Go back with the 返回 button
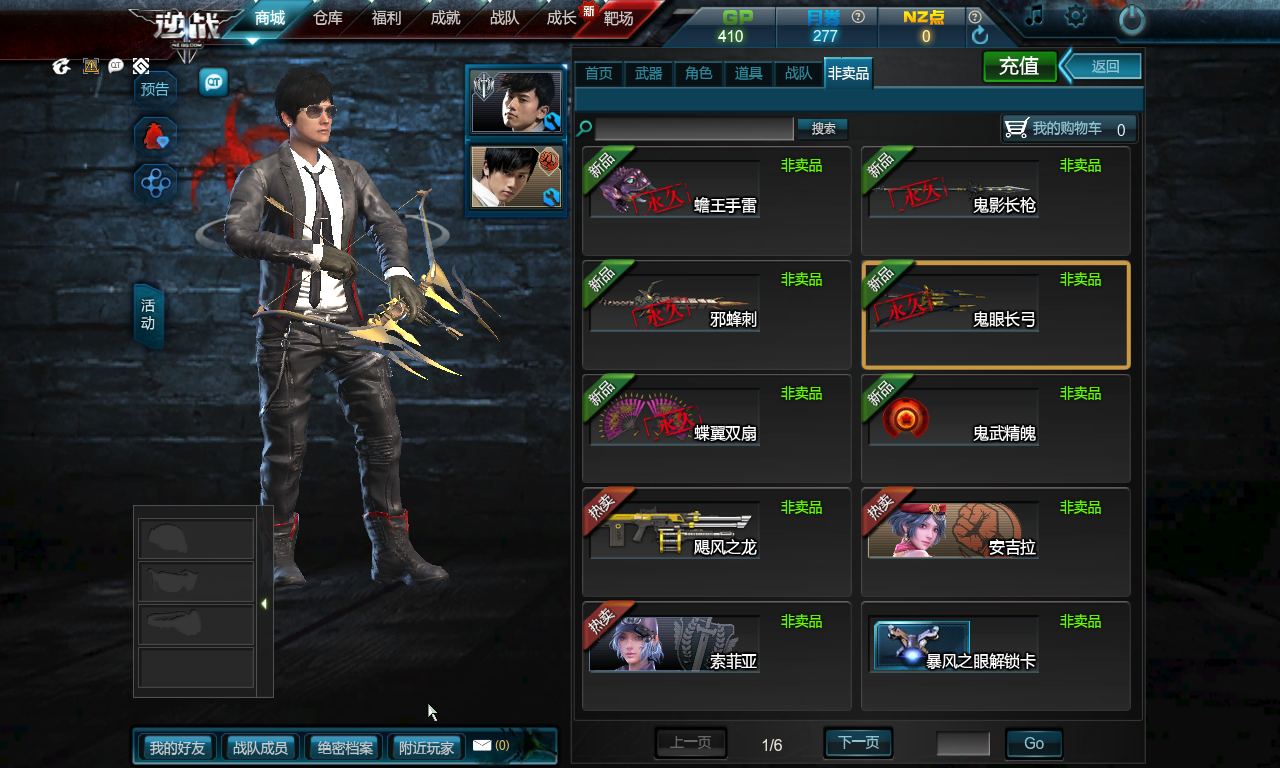1280x768 pixels. 1104,67
